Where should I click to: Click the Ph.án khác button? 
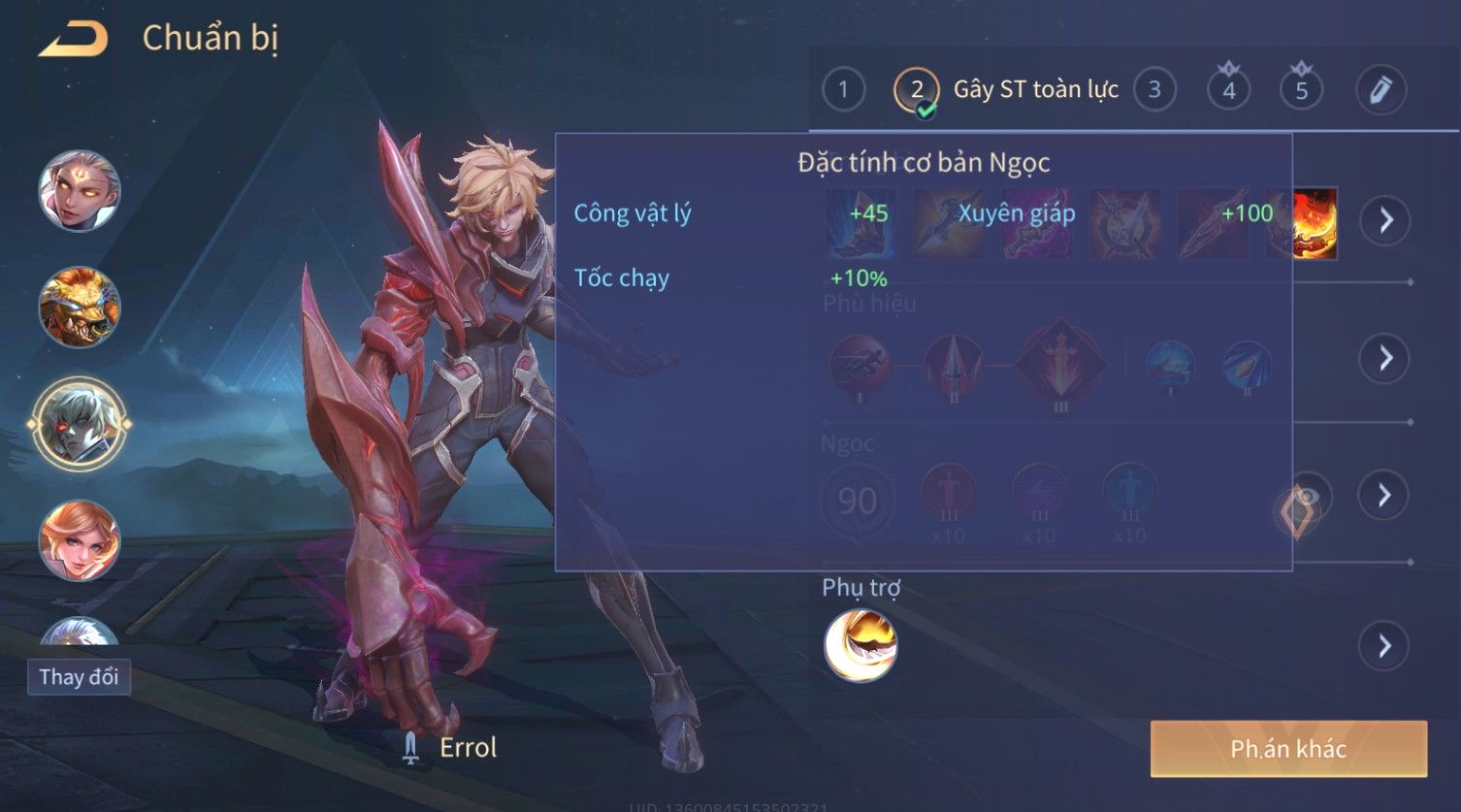tap(1288, 749)
